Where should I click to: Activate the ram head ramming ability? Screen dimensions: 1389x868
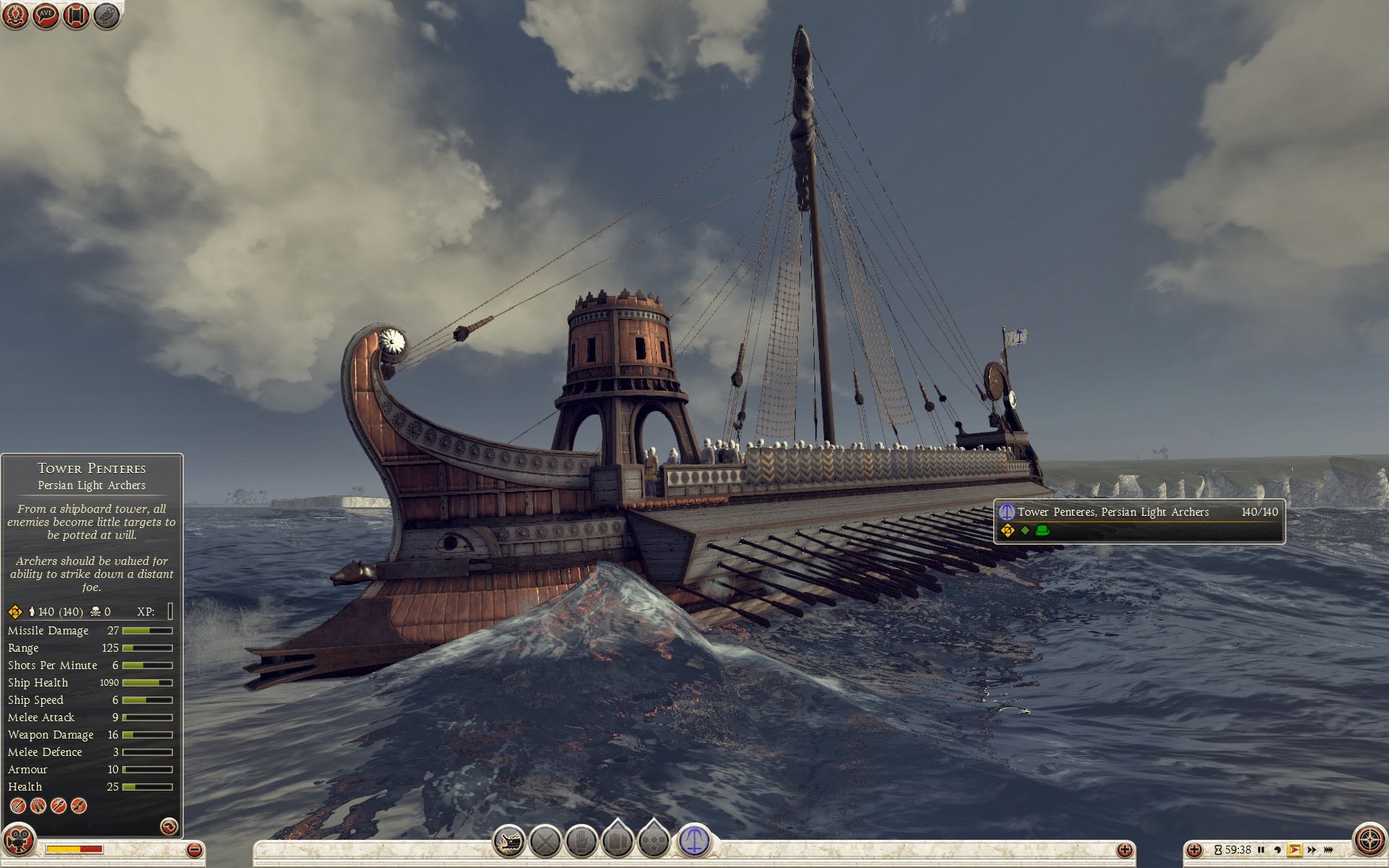coord(509,841)
